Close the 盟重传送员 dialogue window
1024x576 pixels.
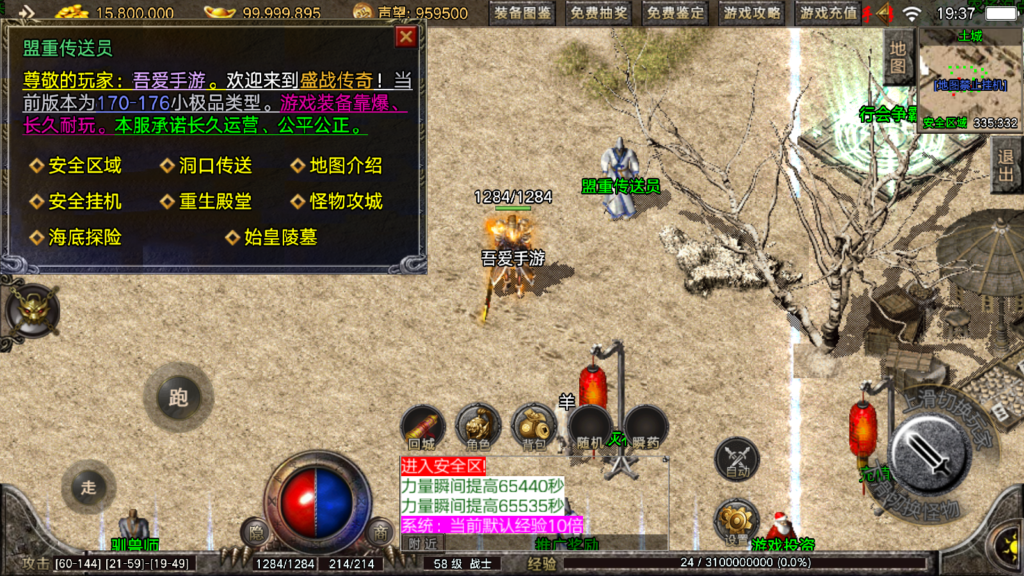point(406,37)
